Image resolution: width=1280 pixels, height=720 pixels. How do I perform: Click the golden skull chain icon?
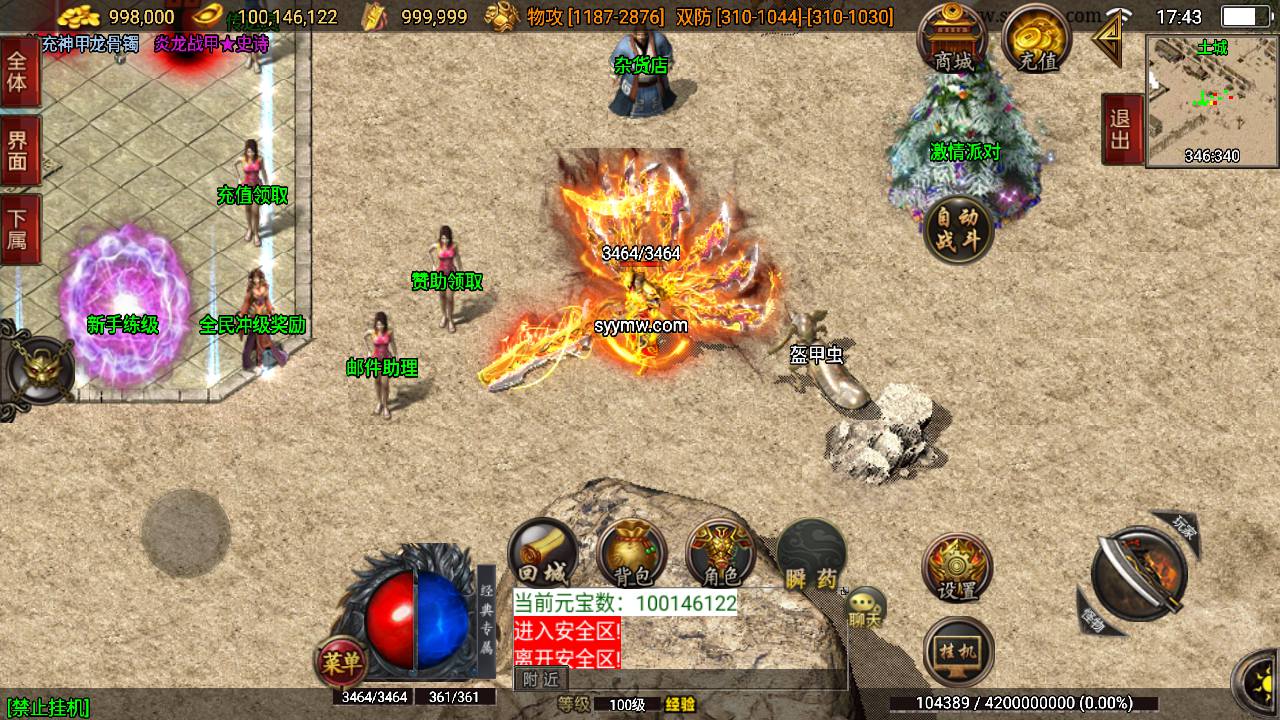click(x=38, y=370)
